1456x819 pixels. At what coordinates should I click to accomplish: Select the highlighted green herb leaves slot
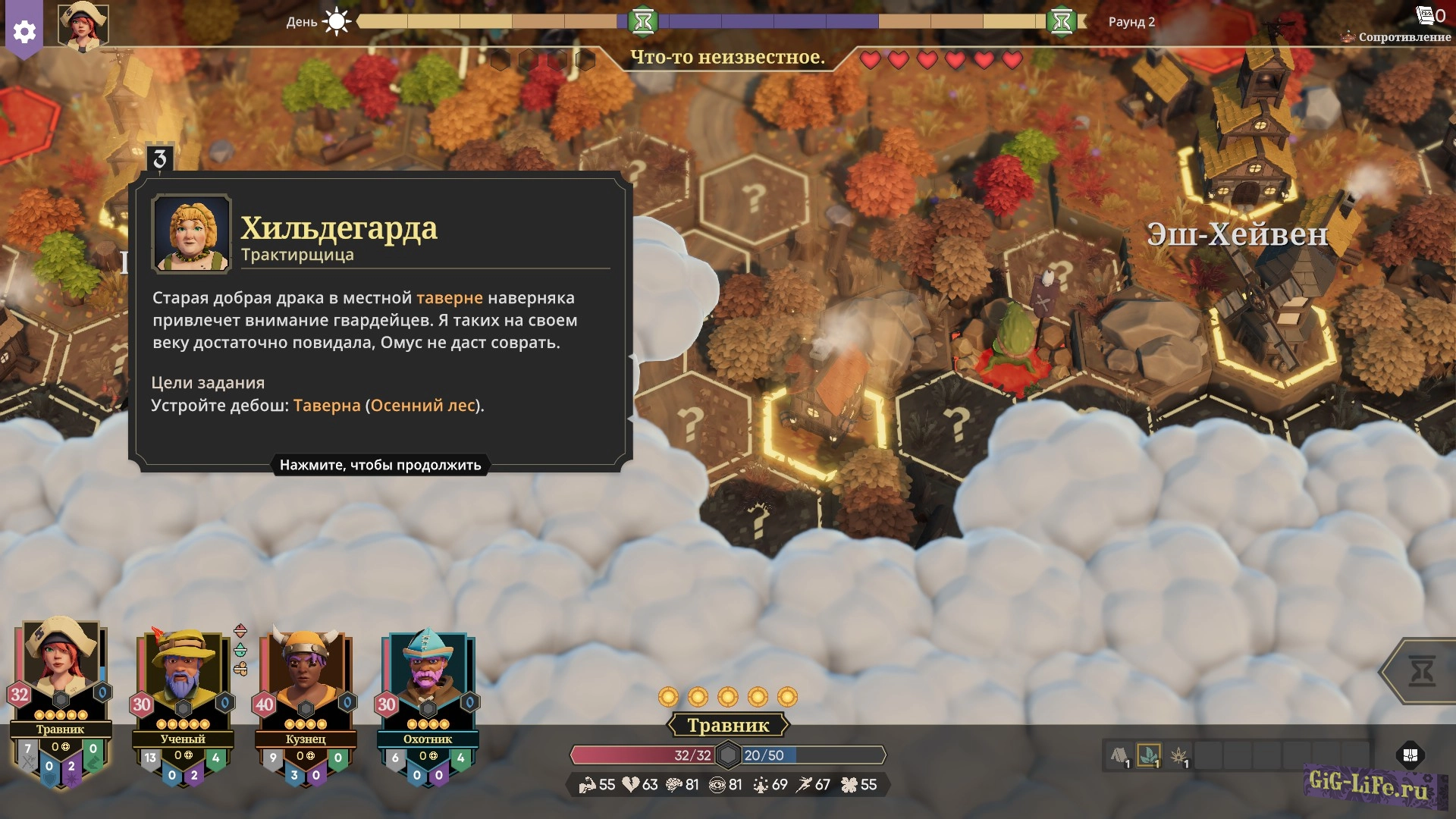[1149, 755]
